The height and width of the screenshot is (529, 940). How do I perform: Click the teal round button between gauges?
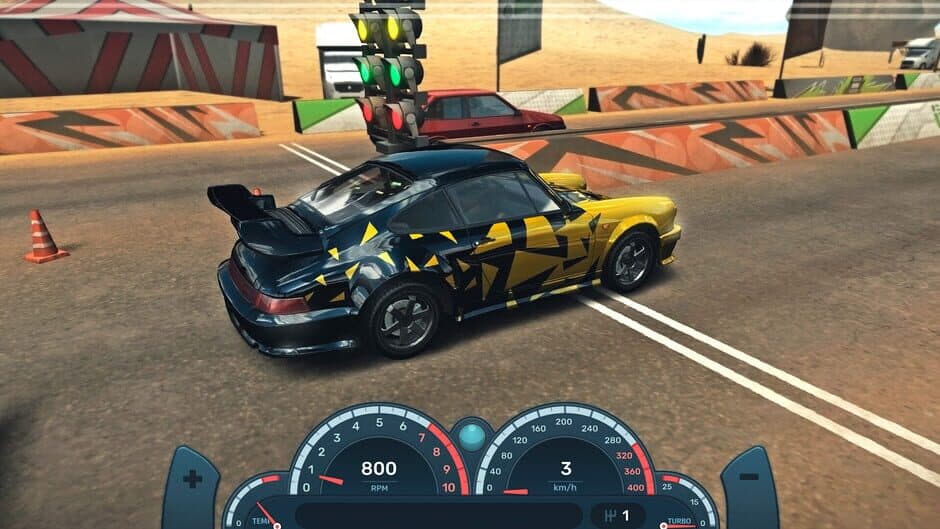[x=471, y=436]
